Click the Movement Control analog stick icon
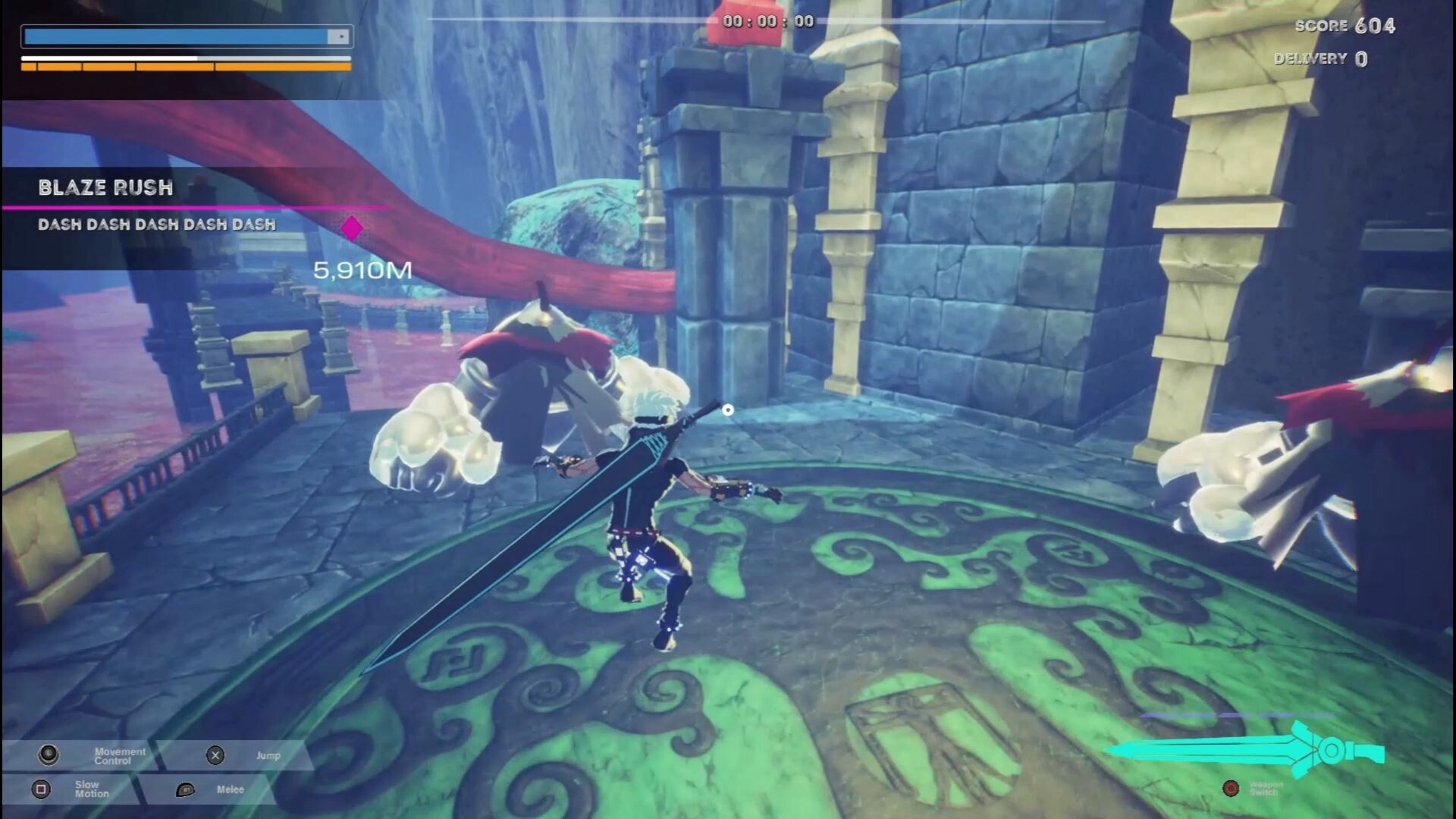 (50, 755)
